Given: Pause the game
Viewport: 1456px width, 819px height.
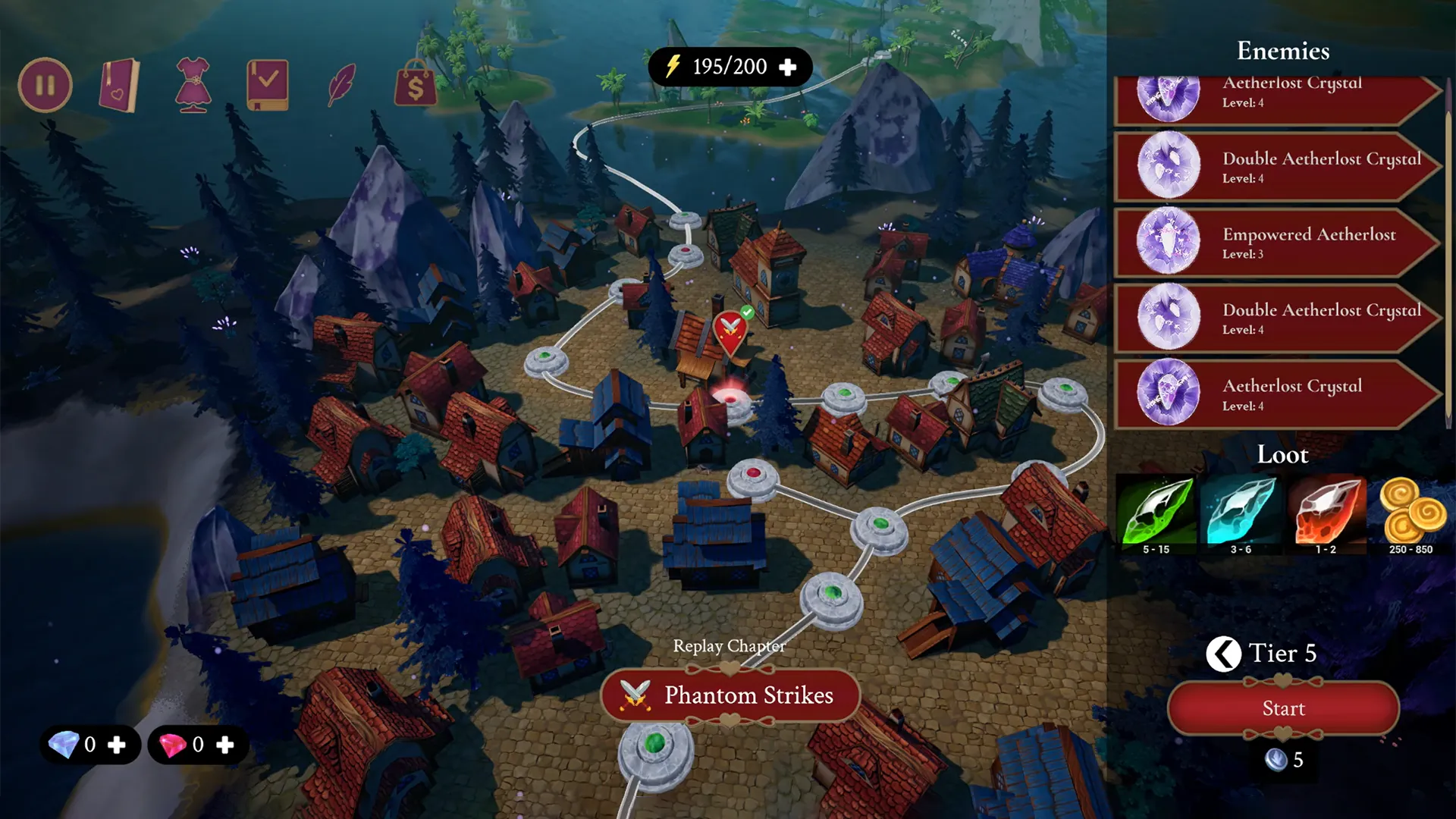Looking at the screenshot, I should click(x=45, y=86).
